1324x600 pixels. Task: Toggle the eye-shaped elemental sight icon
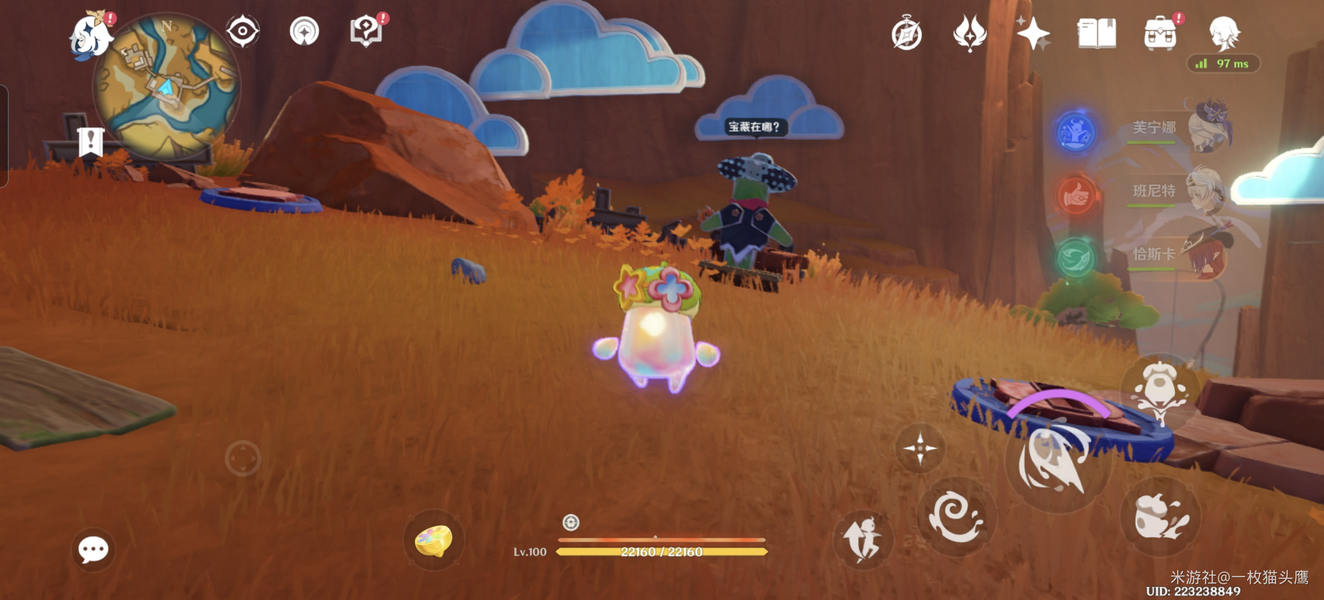pos(243,32)
